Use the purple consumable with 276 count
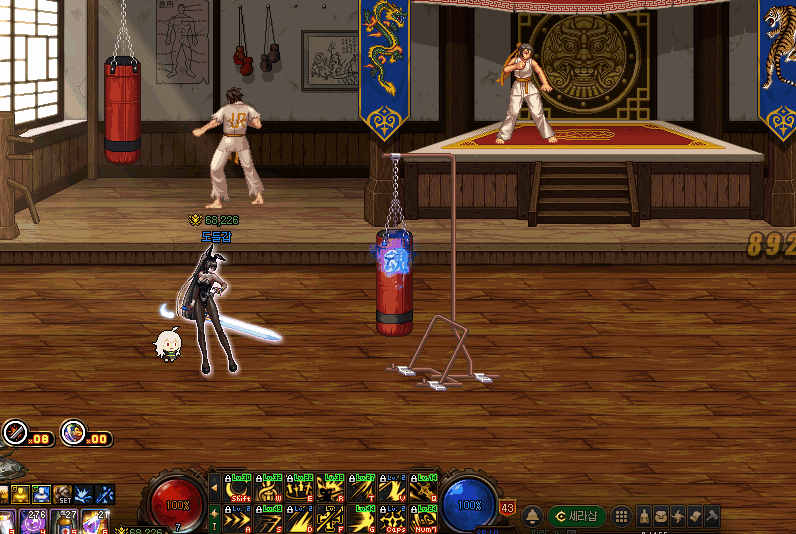796x534 pixels. coord(33,522)
